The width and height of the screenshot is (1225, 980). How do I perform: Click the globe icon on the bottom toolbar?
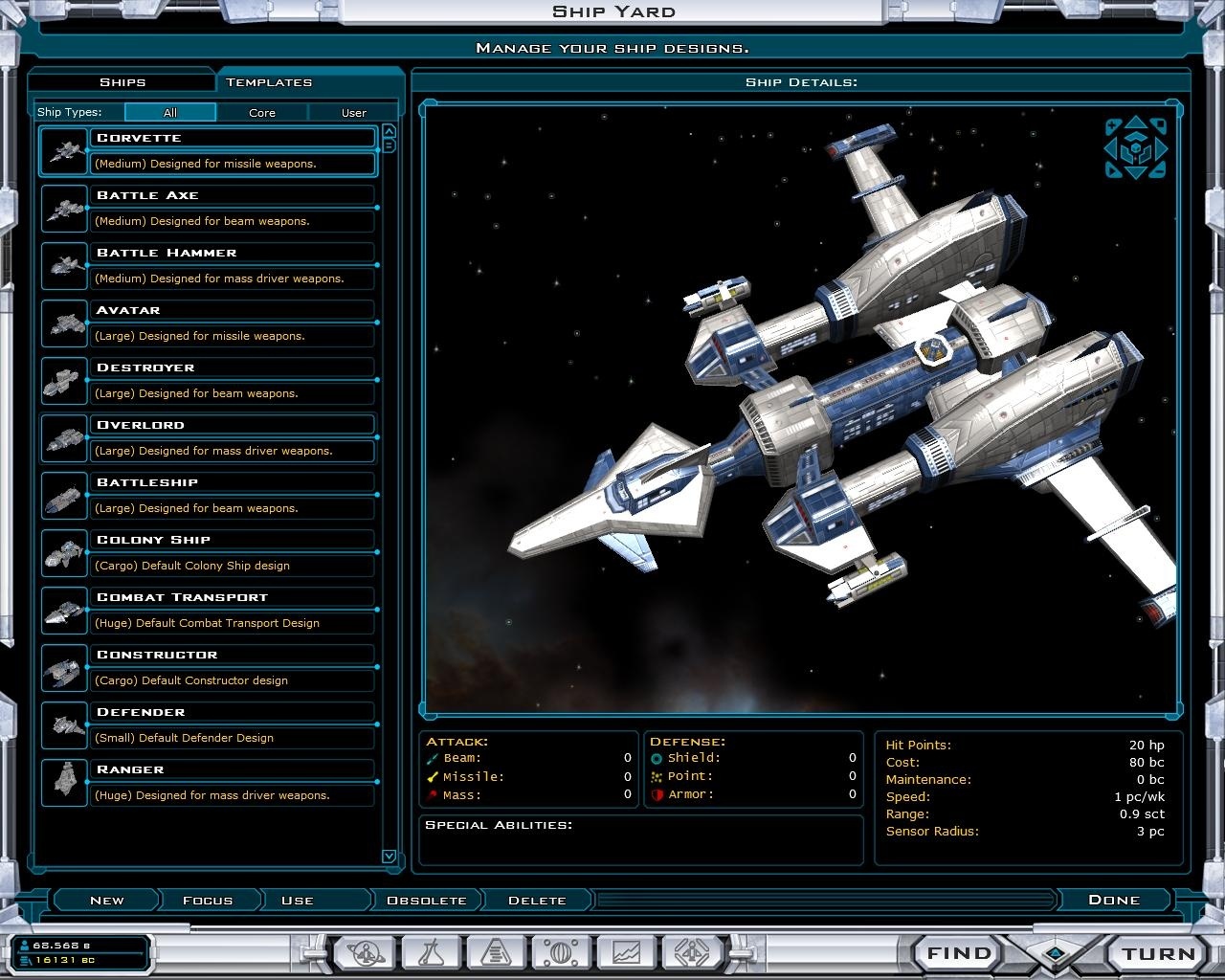click(x=562, y=952)
